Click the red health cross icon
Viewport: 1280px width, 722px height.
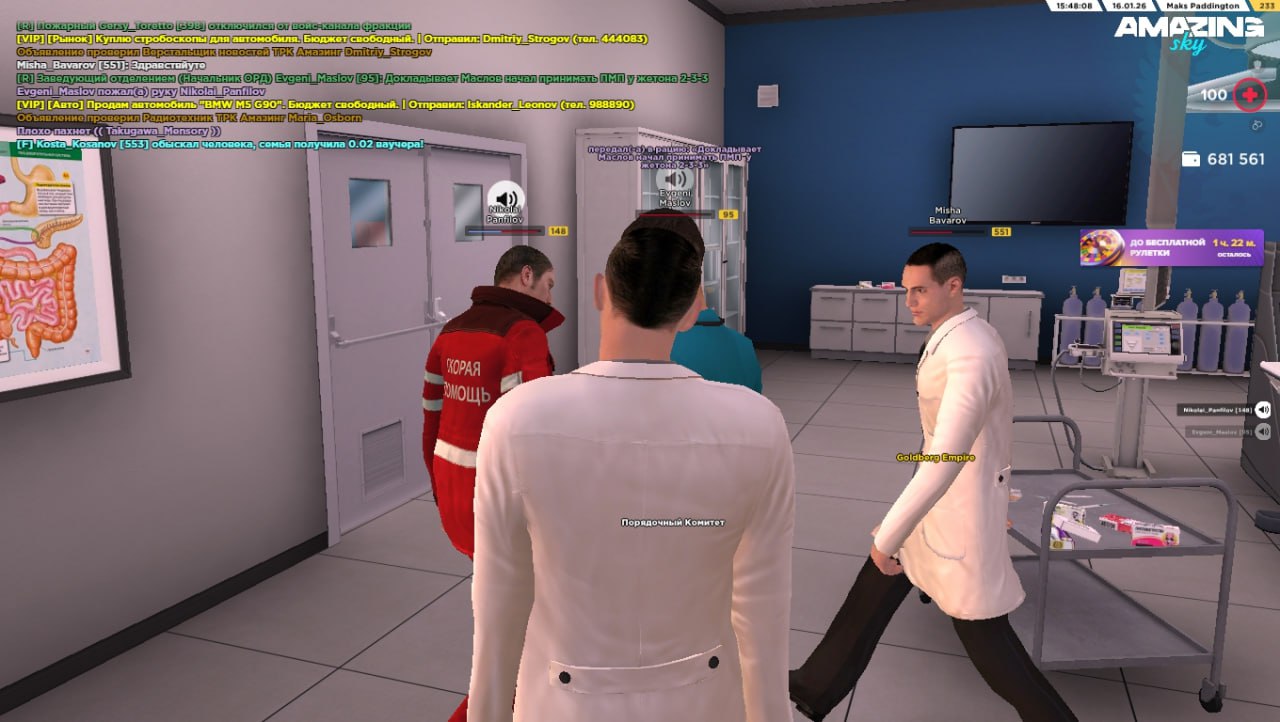pyautogui.click(x=1249, y=96)
